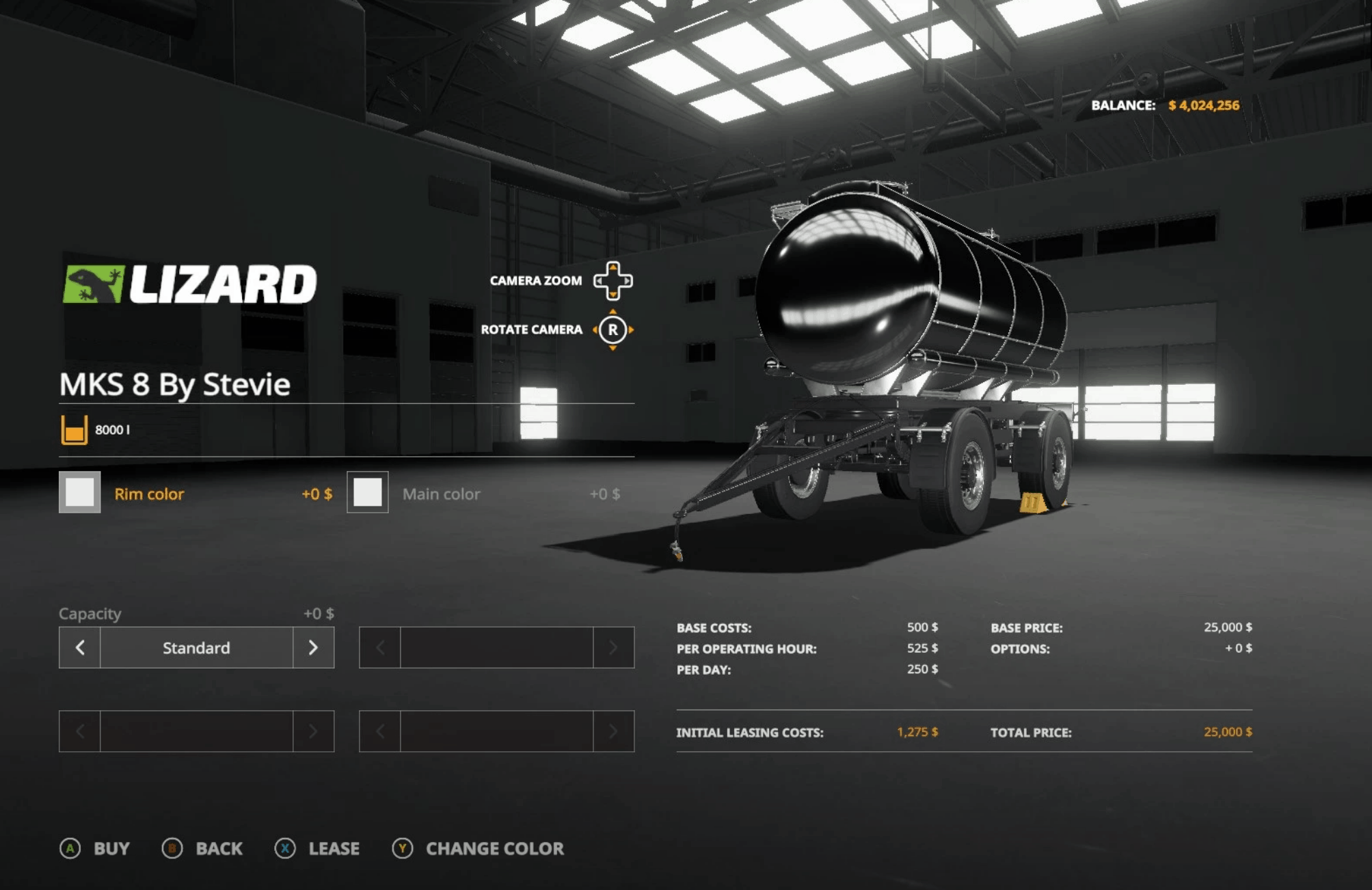This screenshot has height=890, width=1372.
Task: Go back from the shop screen
Action: pyautogui.click(x=202, y=848)
